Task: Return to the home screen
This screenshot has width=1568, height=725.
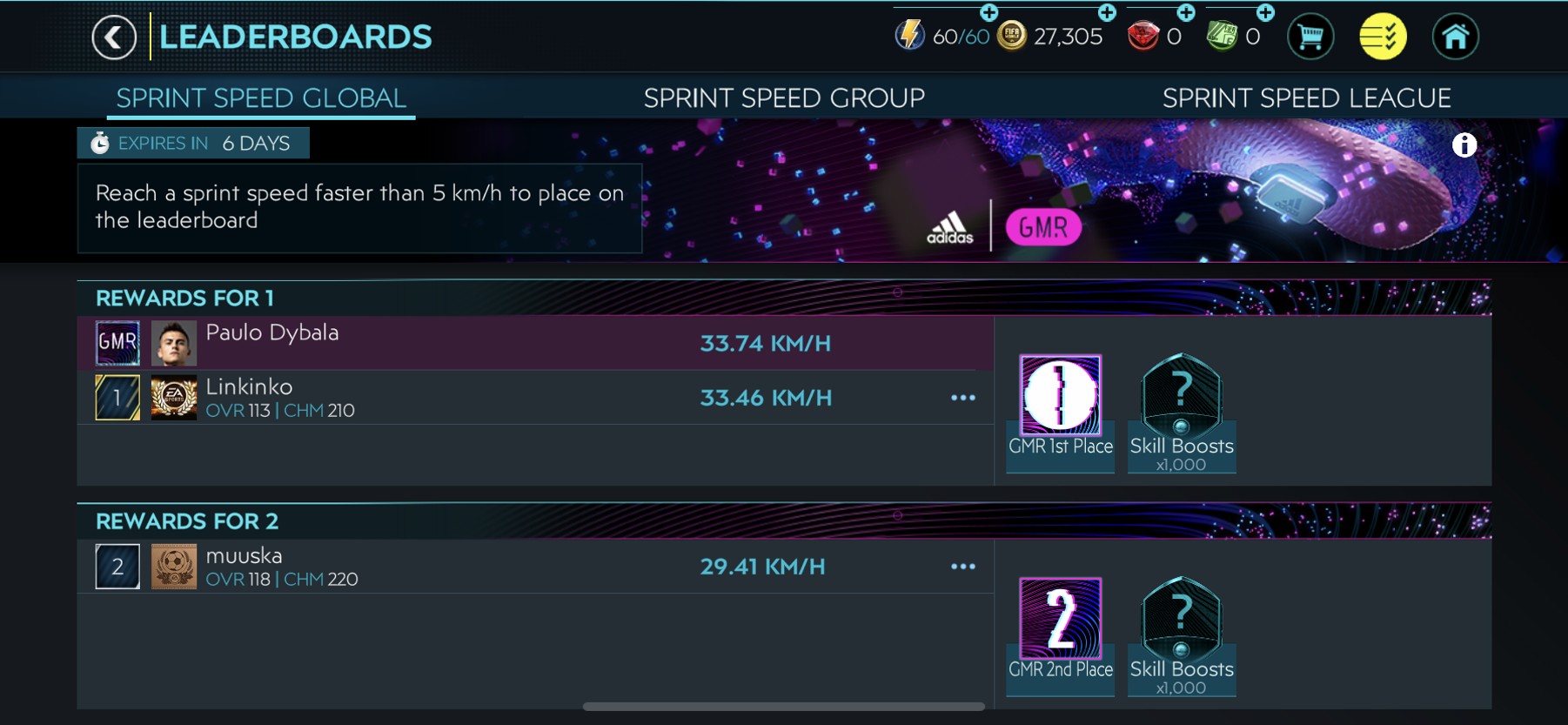Action: (x=1456, y=37)
